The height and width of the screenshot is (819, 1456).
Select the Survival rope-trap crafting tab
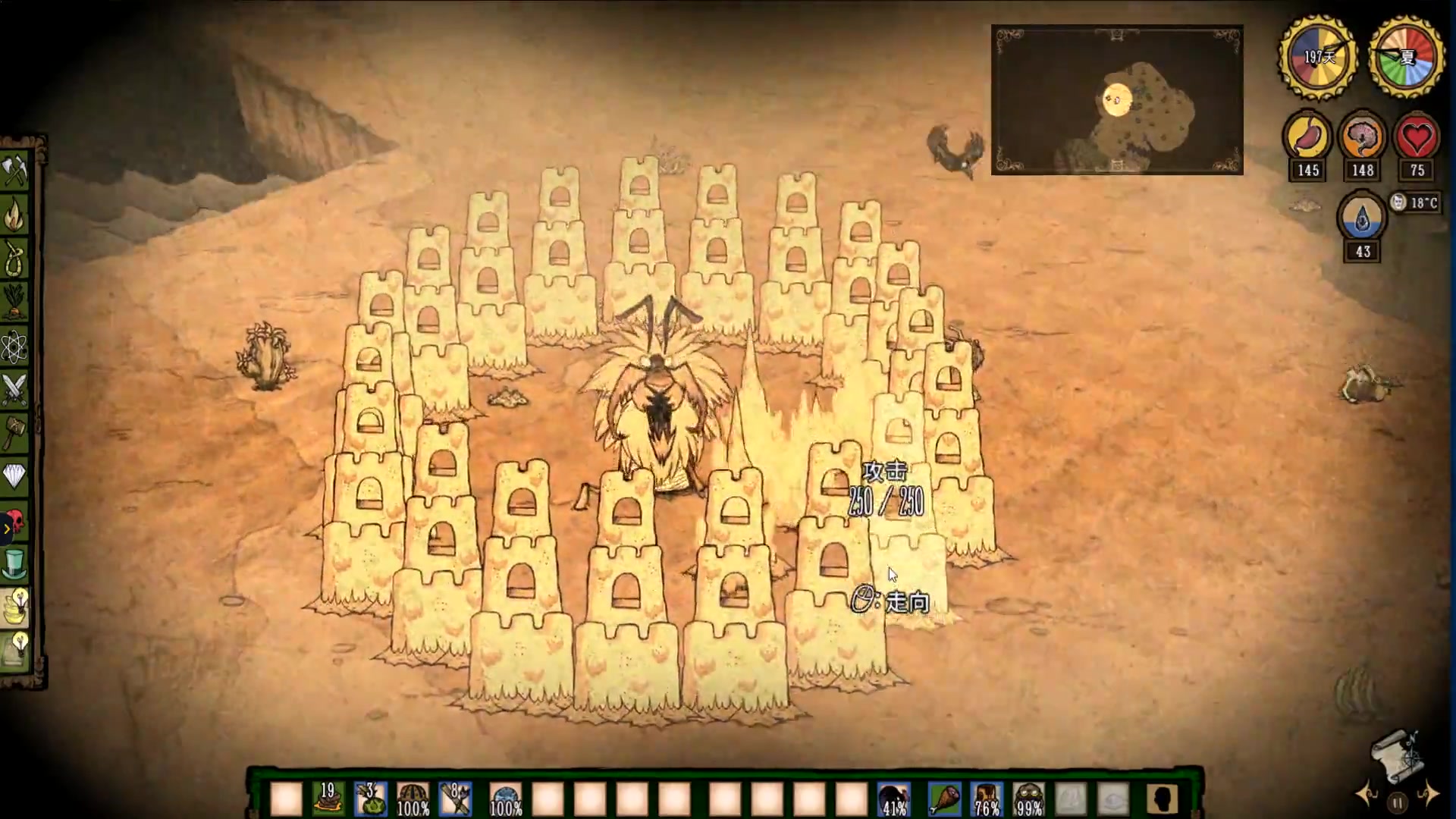15,259
